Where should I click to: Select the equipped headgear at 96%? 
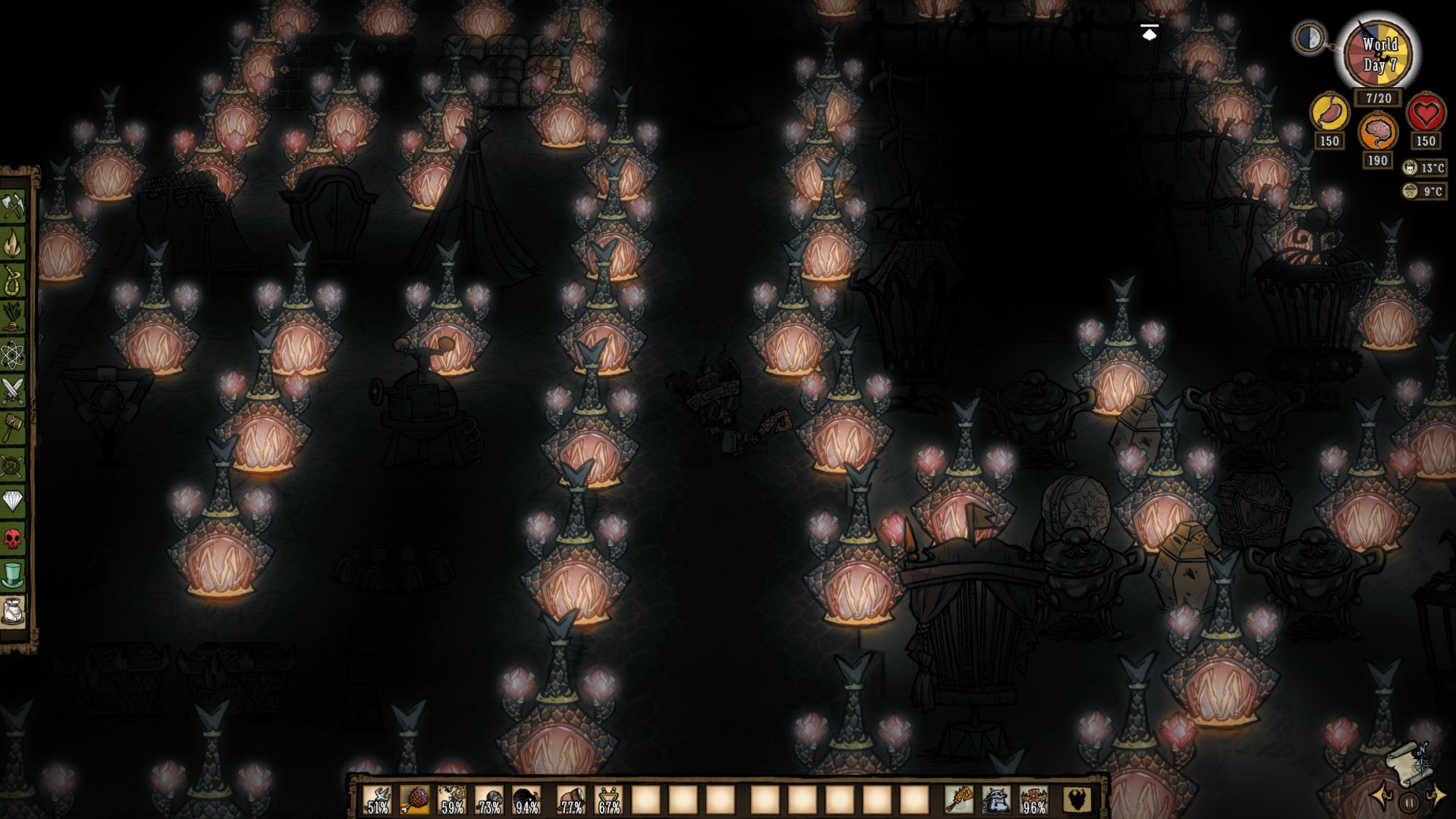coord(1033,799)
